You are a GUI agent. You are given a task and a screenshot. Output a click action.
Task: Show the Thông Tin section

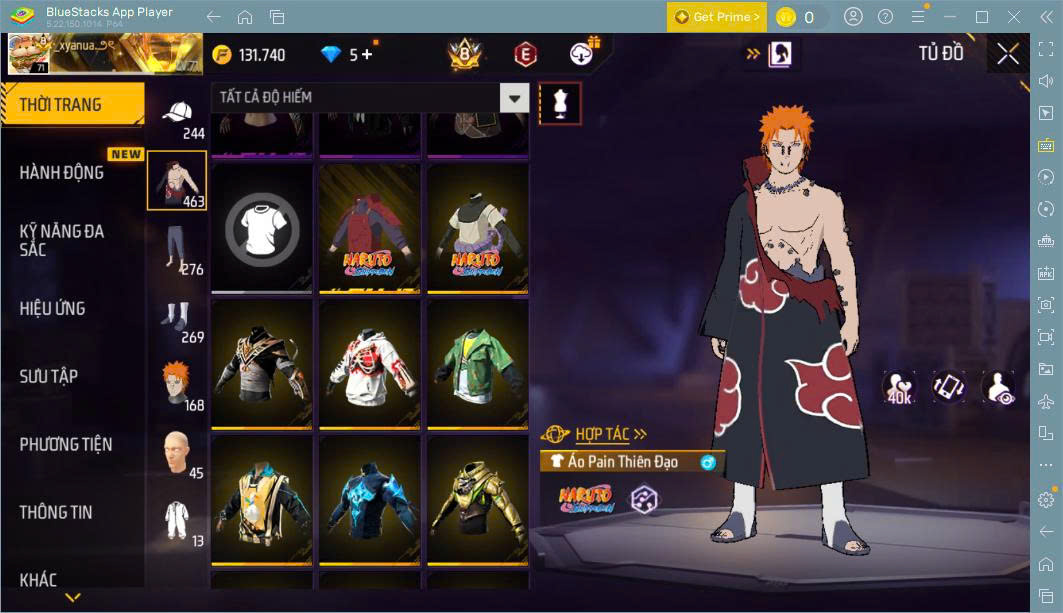coord(56,512)
